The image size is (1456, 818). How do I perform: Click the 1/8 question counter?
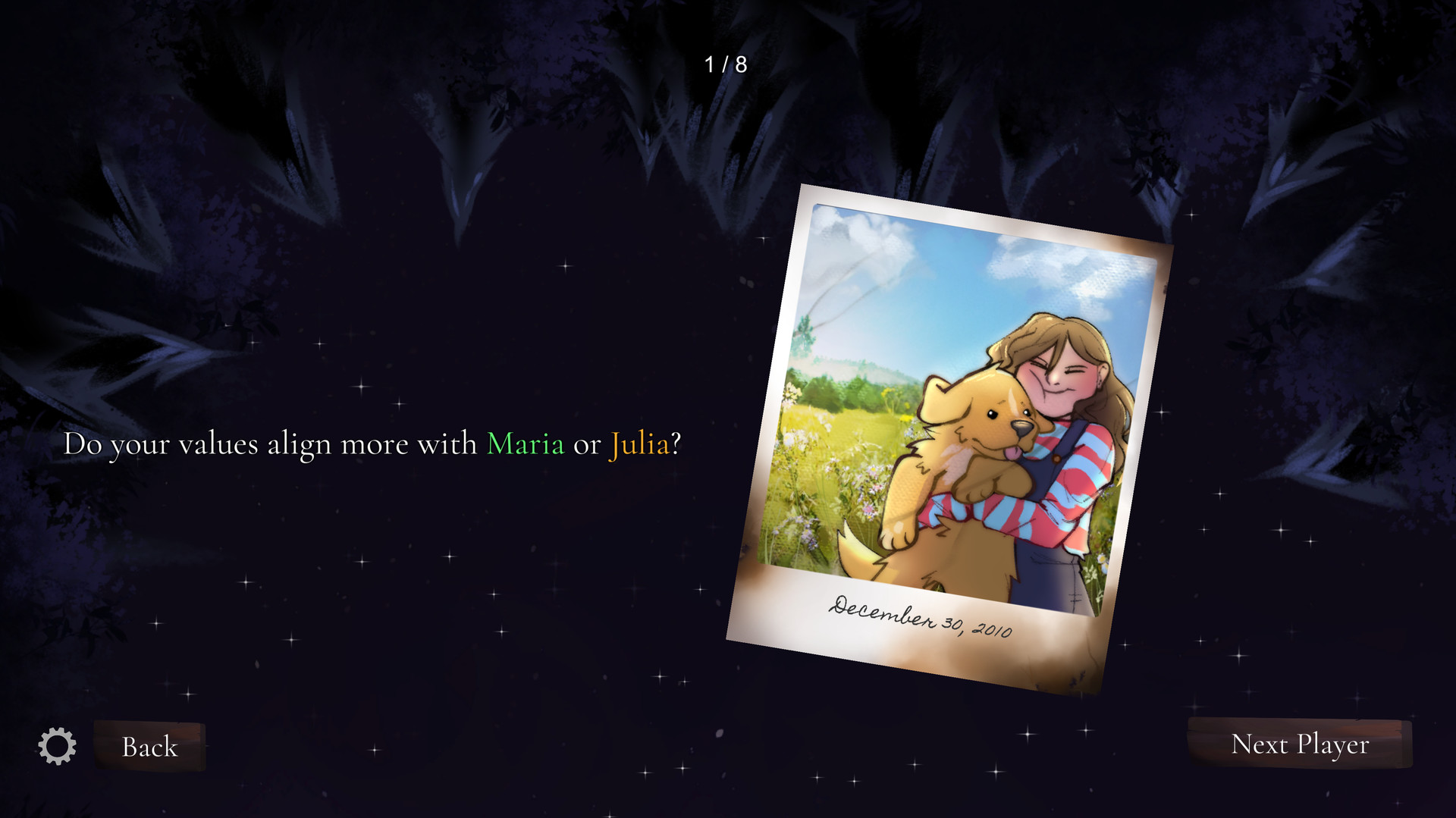(724, 64)
